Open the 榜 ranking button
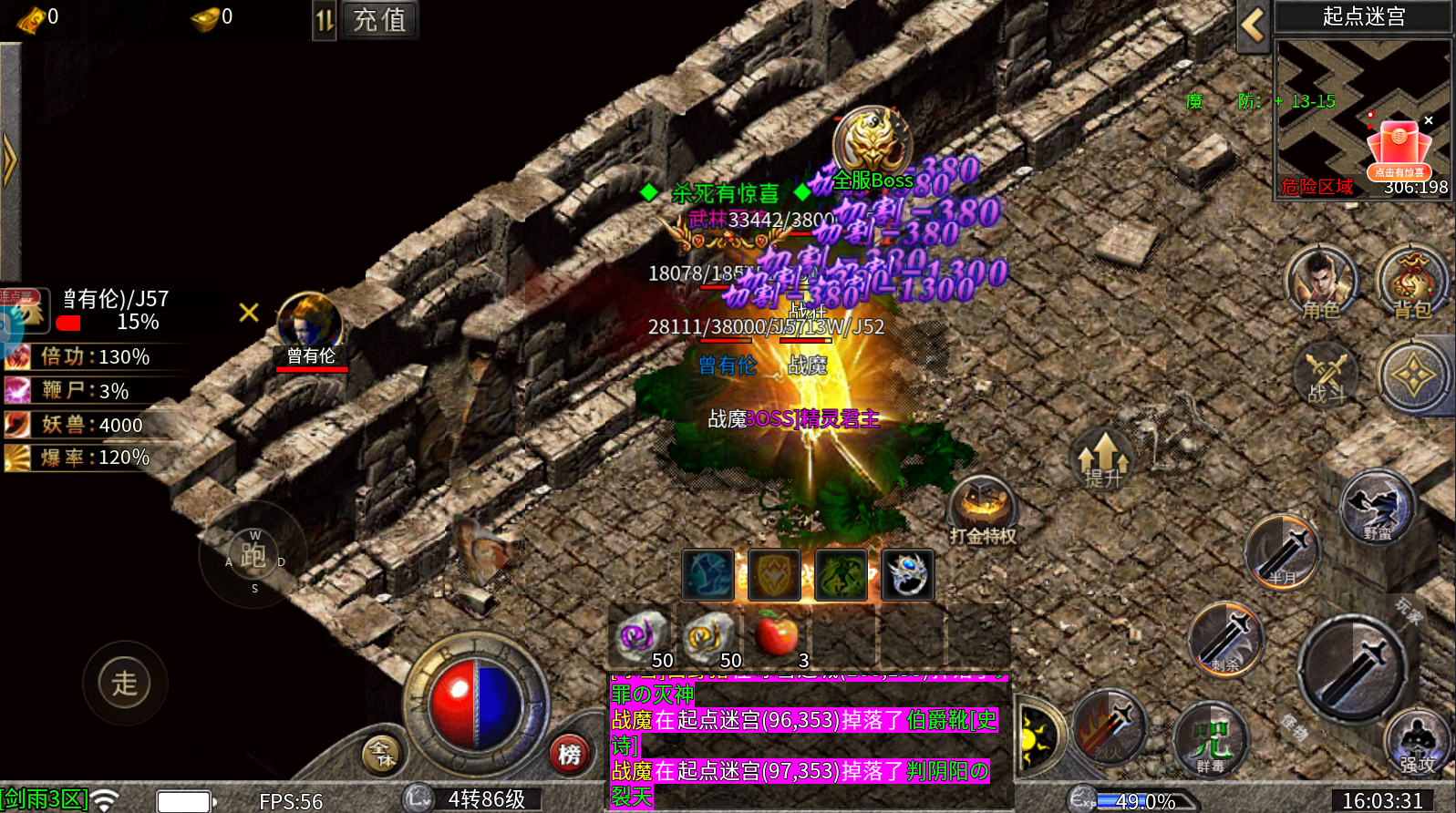The image size is (1456, 813). pos(570,754)
